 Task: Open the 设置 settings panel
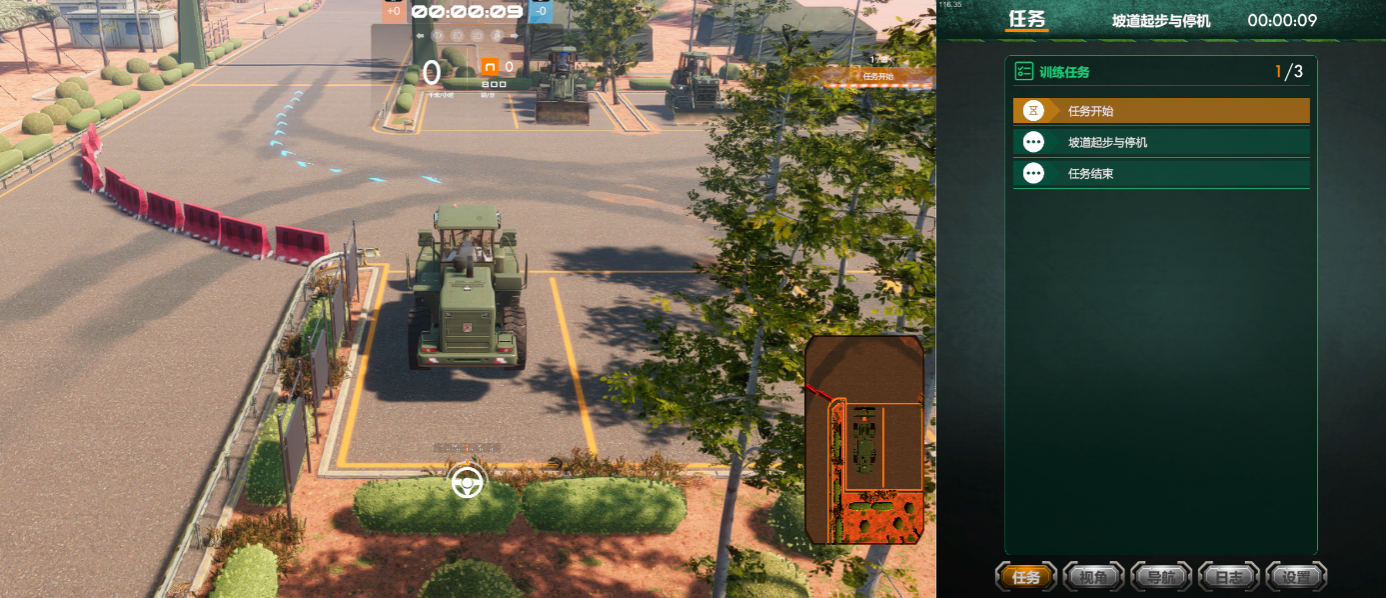(1296, 577)
